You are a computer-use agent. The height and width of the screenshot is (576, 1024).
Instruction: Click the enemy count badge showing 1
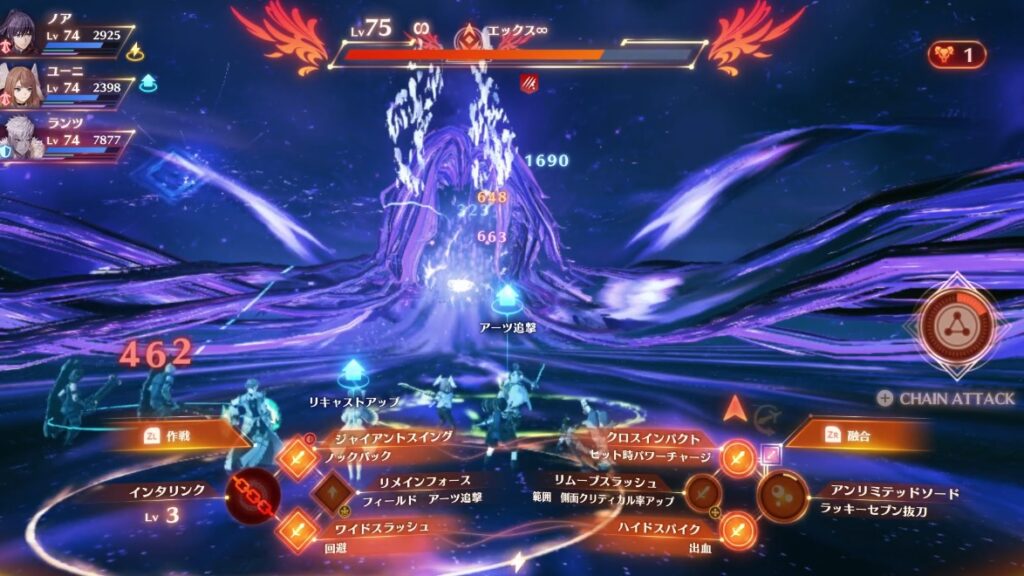(x=955, y=55)
